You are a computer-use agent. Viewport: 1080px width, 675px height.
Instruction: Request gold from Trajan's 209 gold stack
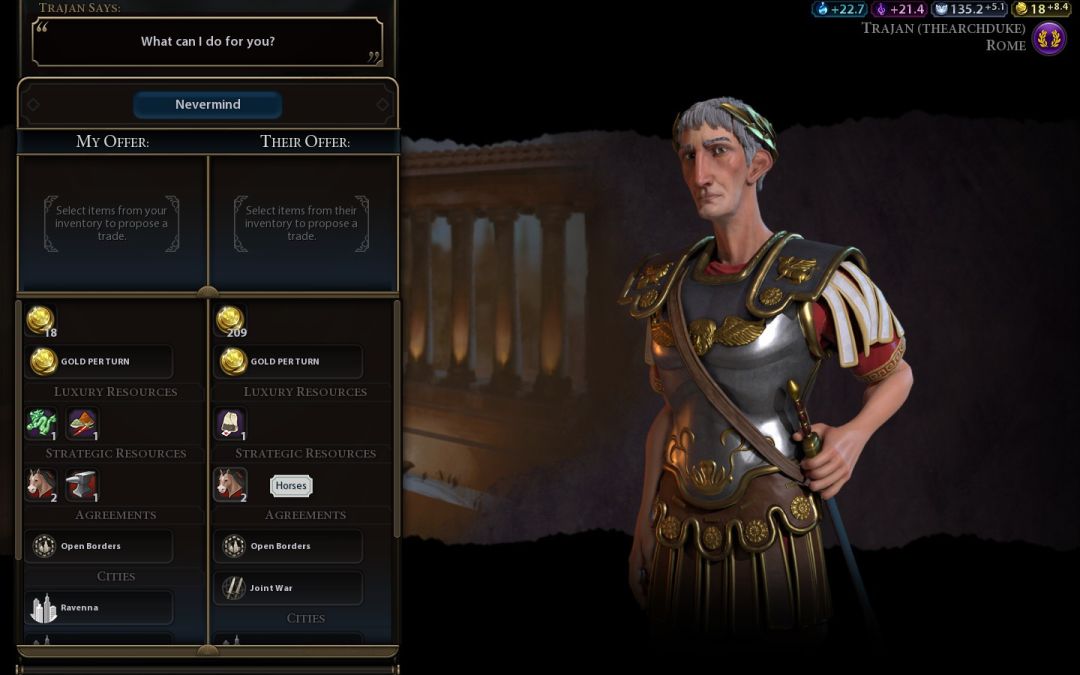click(230, 320)
